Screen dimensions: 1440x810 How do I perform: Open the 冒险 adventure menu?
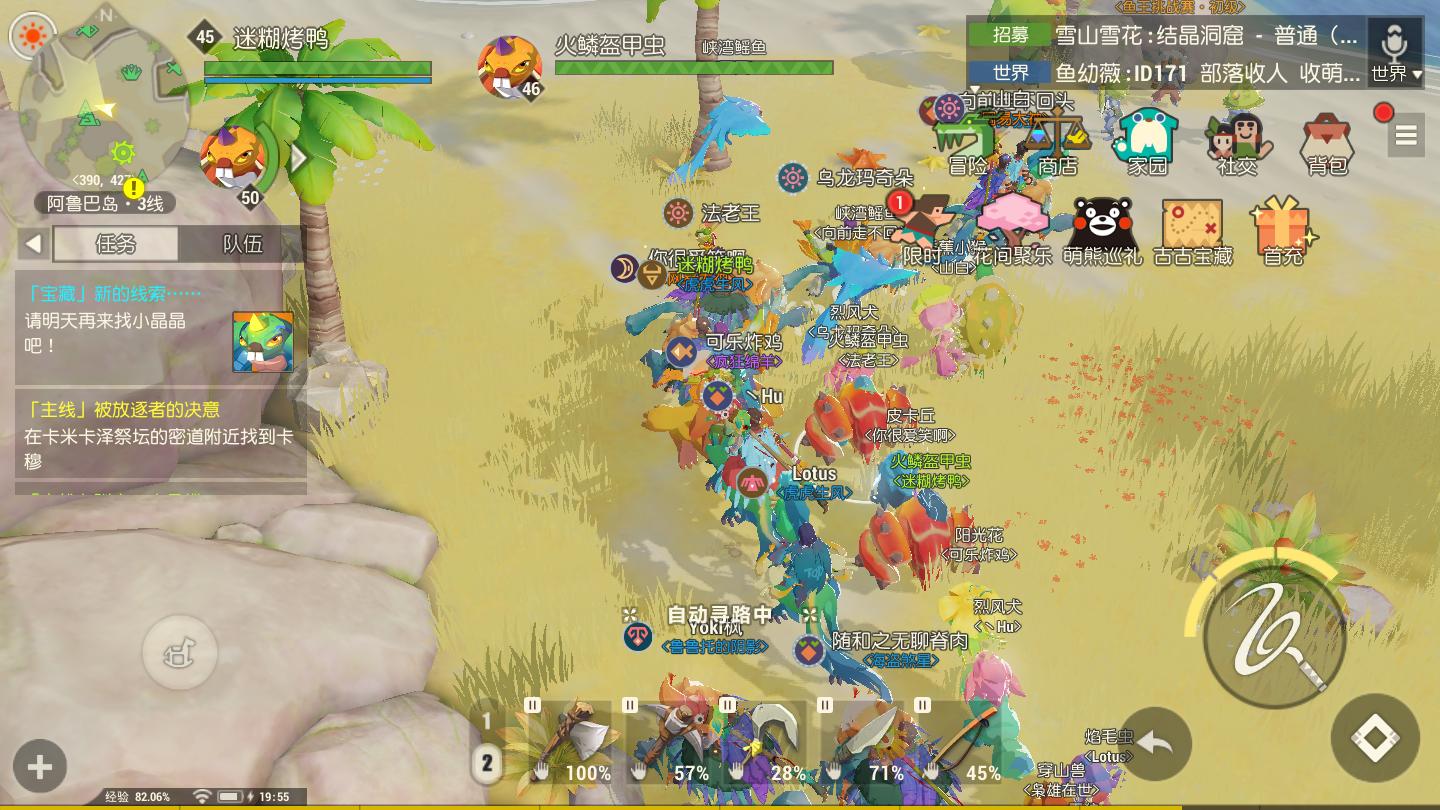coord(966,147)
